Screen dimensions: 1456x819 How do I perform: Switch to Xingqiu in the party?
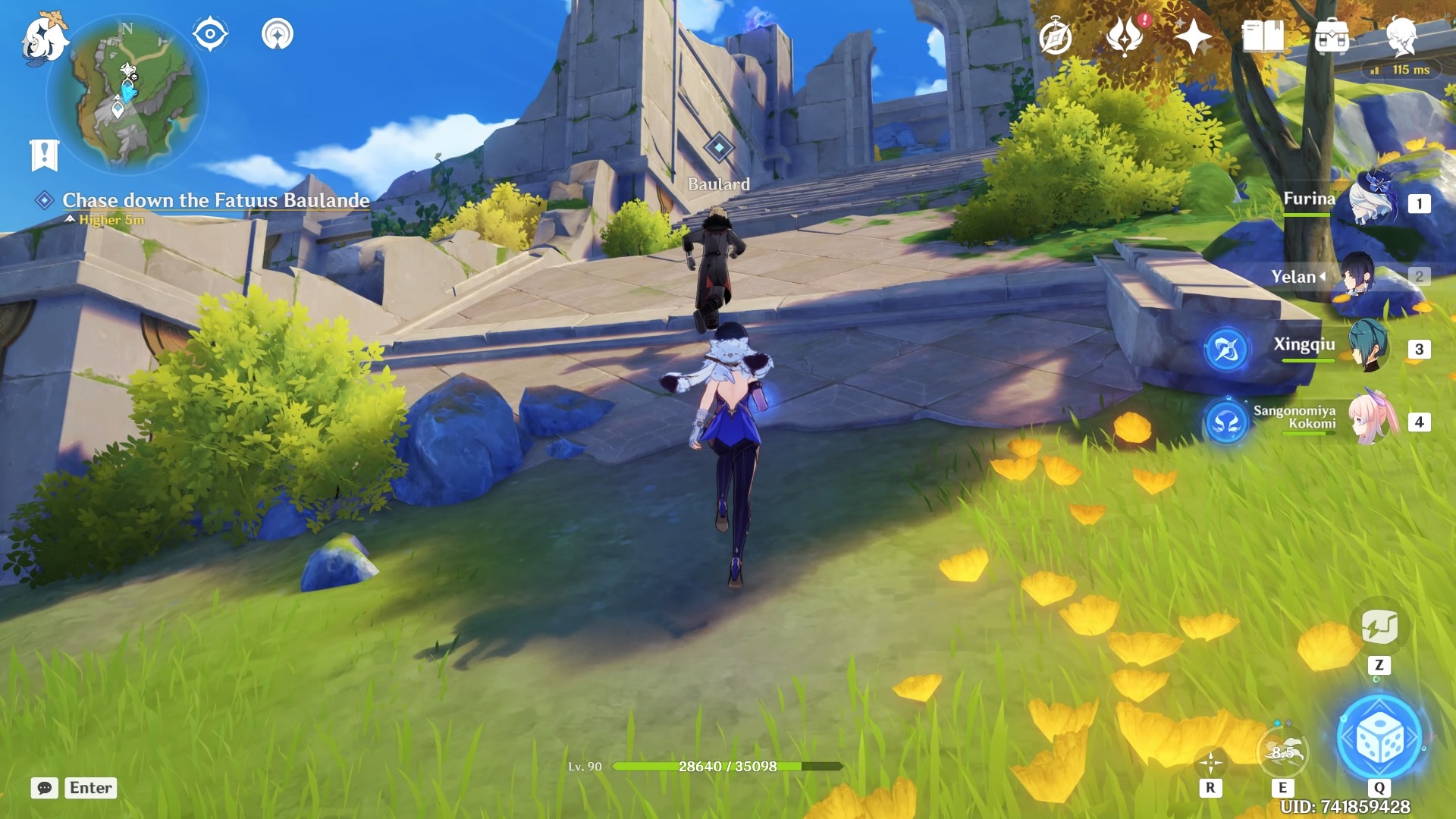click(1369, 347)
